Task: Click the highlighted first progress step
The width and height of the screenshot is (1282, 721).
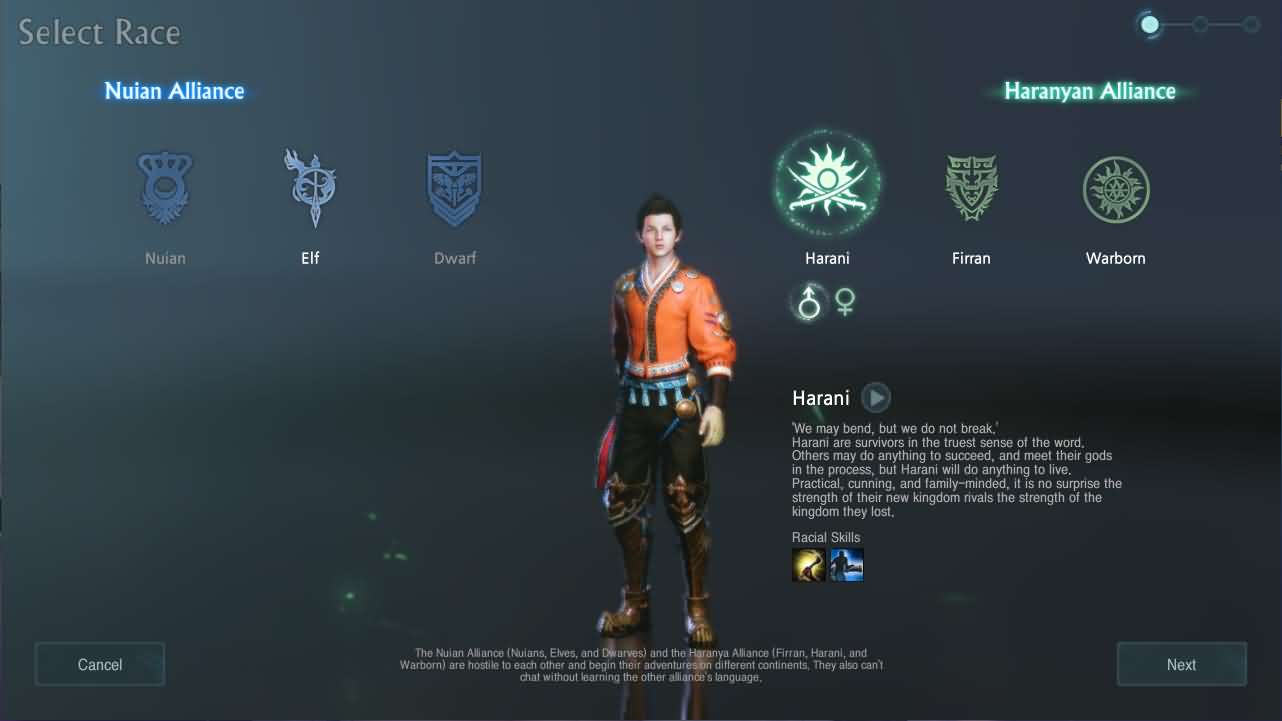Action: click(1150, 23)
